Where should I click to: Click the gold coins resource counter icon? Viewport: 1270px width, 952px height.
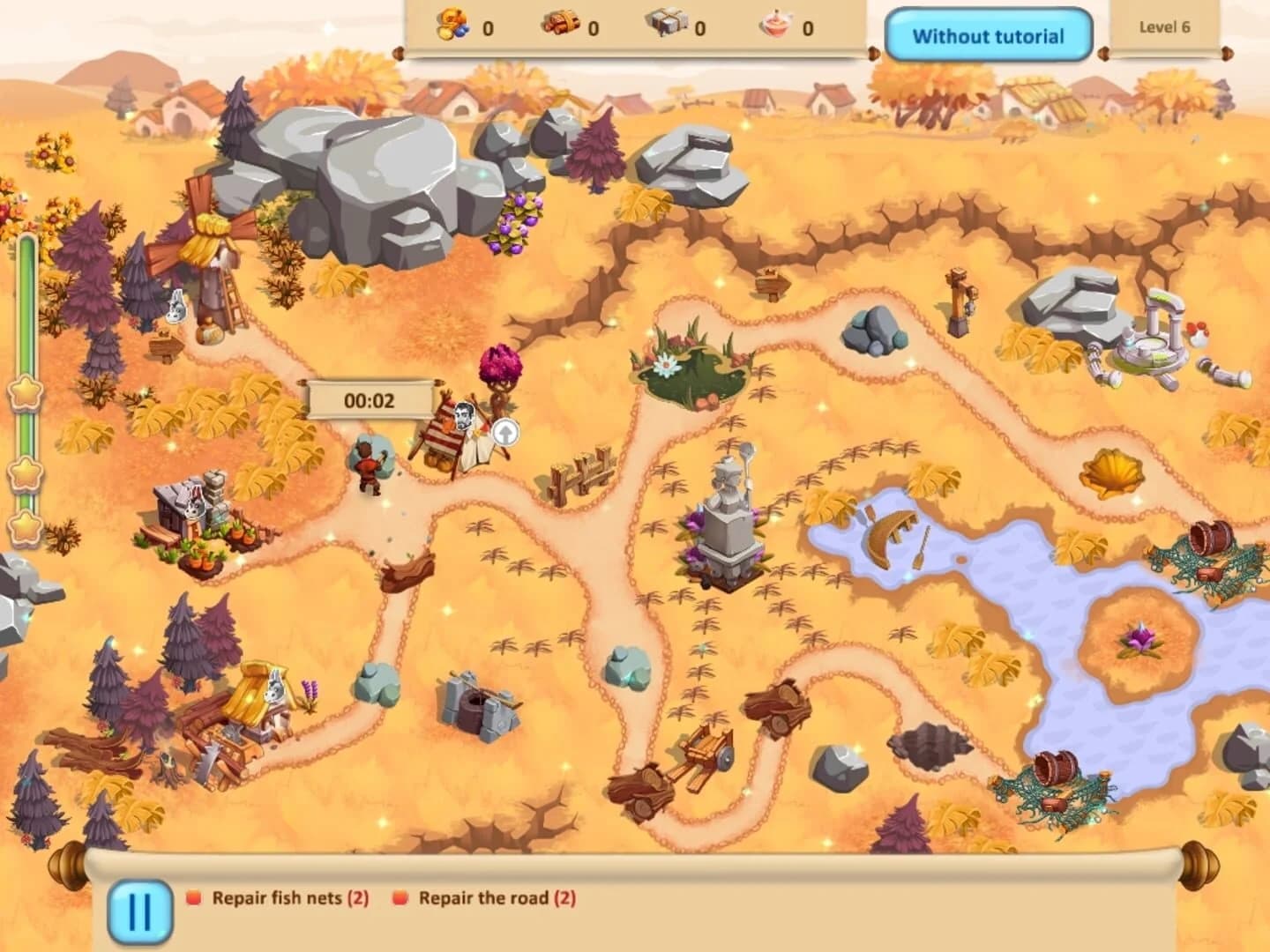(452, 26)
